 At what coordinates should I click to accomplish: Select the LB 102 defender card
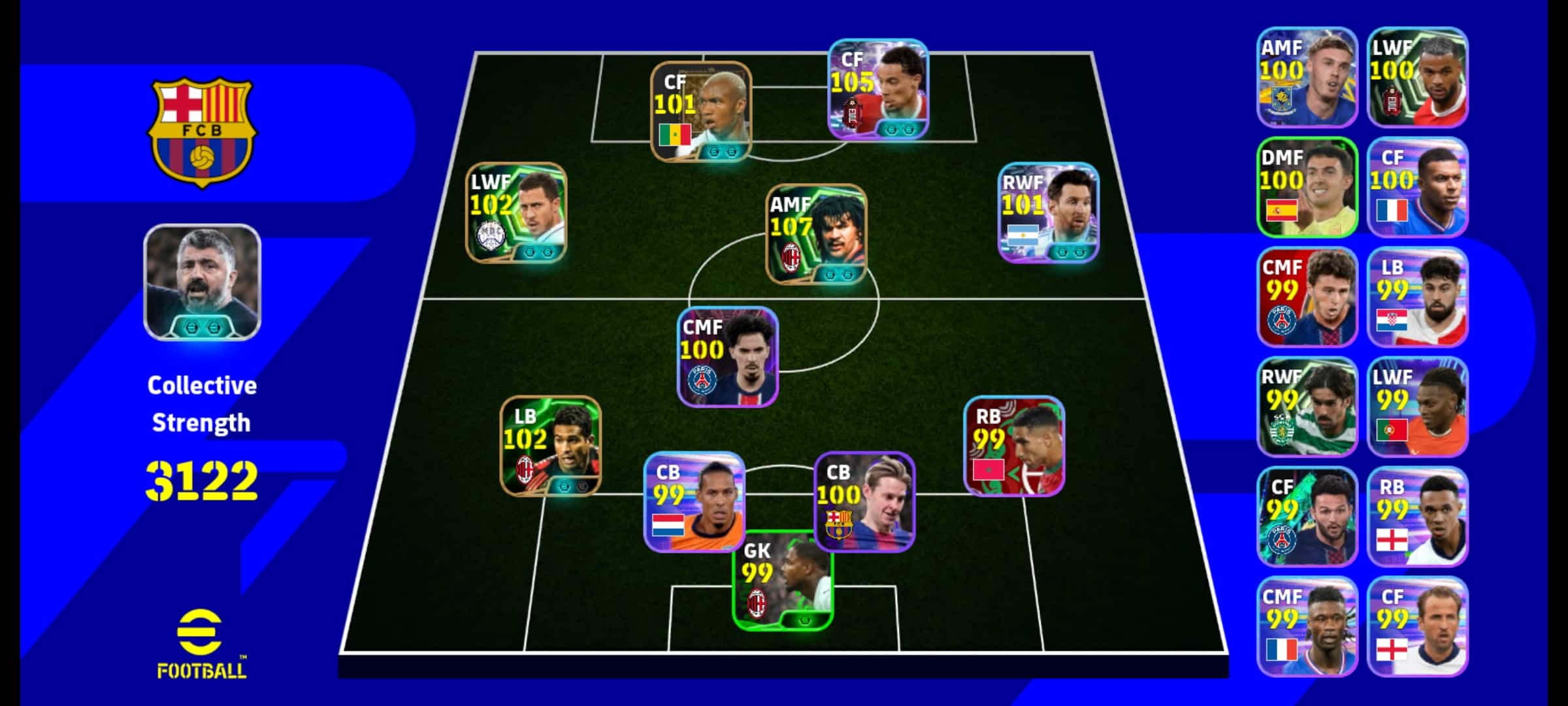[x=551, y=446]
